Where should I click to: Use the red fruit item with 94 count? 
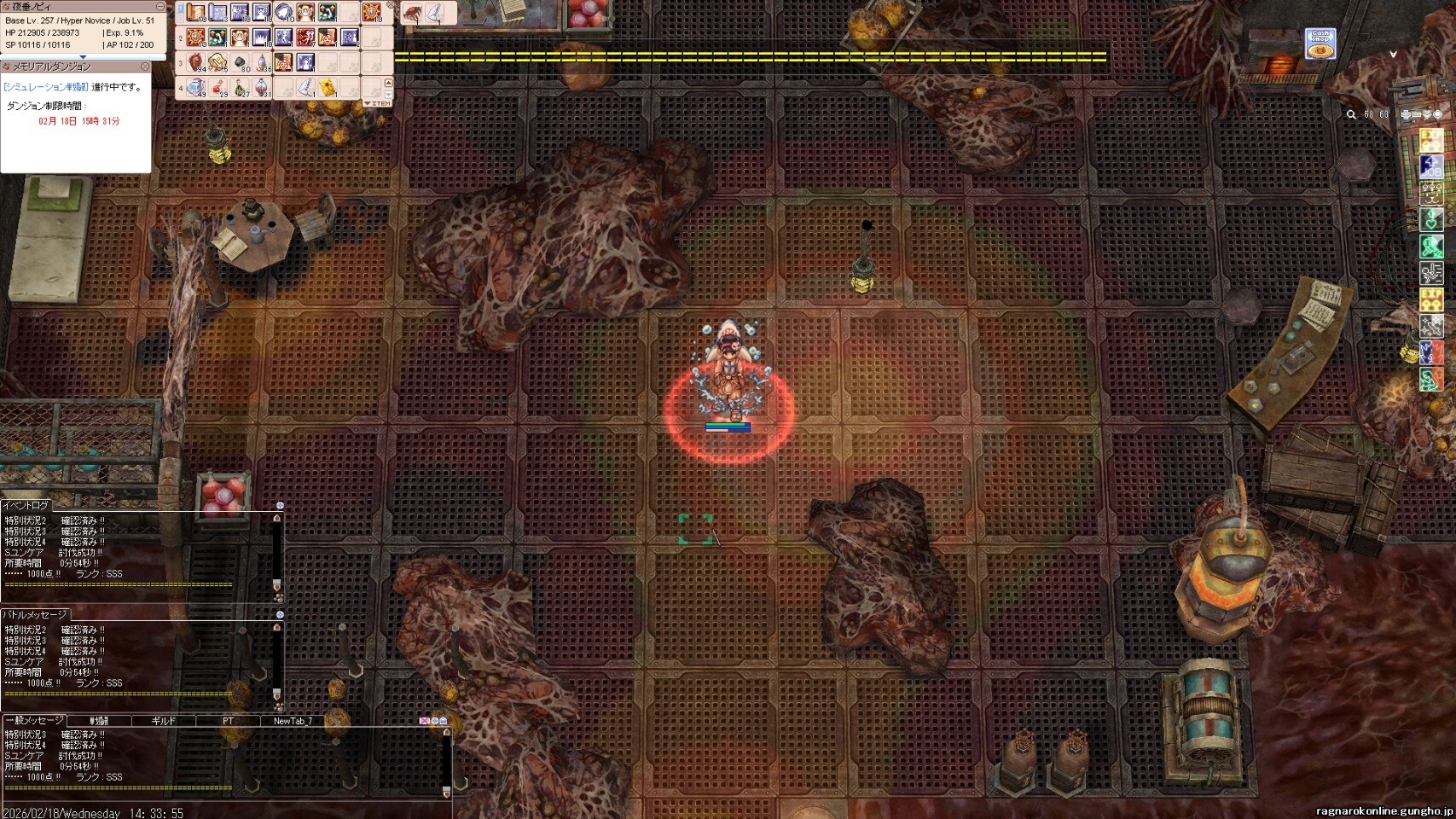[196, 62]
